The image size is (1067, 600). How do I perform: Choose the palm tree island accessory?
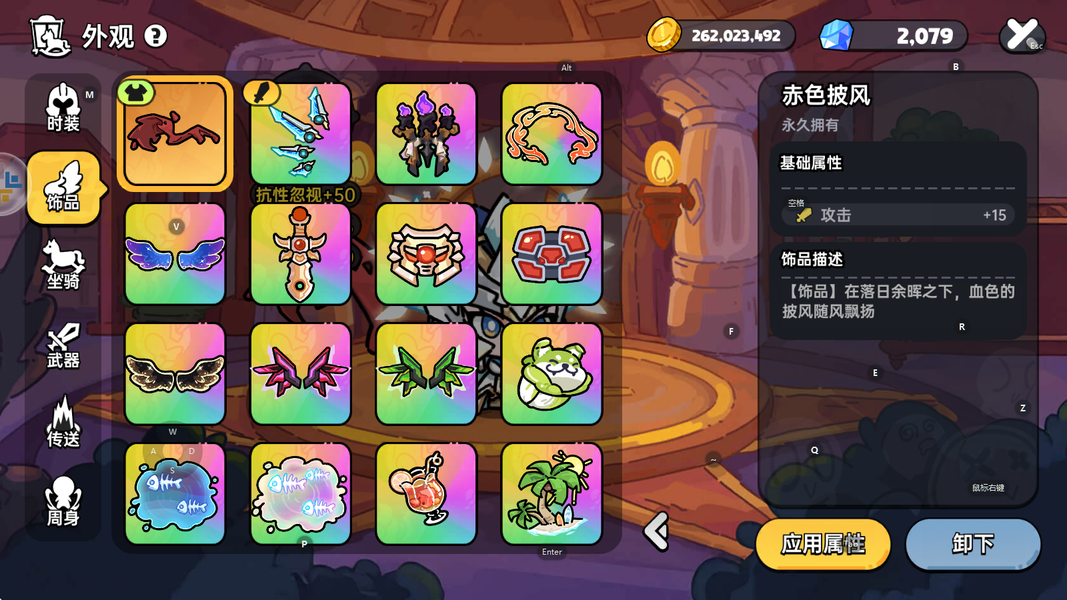click(x=552, y=494)
